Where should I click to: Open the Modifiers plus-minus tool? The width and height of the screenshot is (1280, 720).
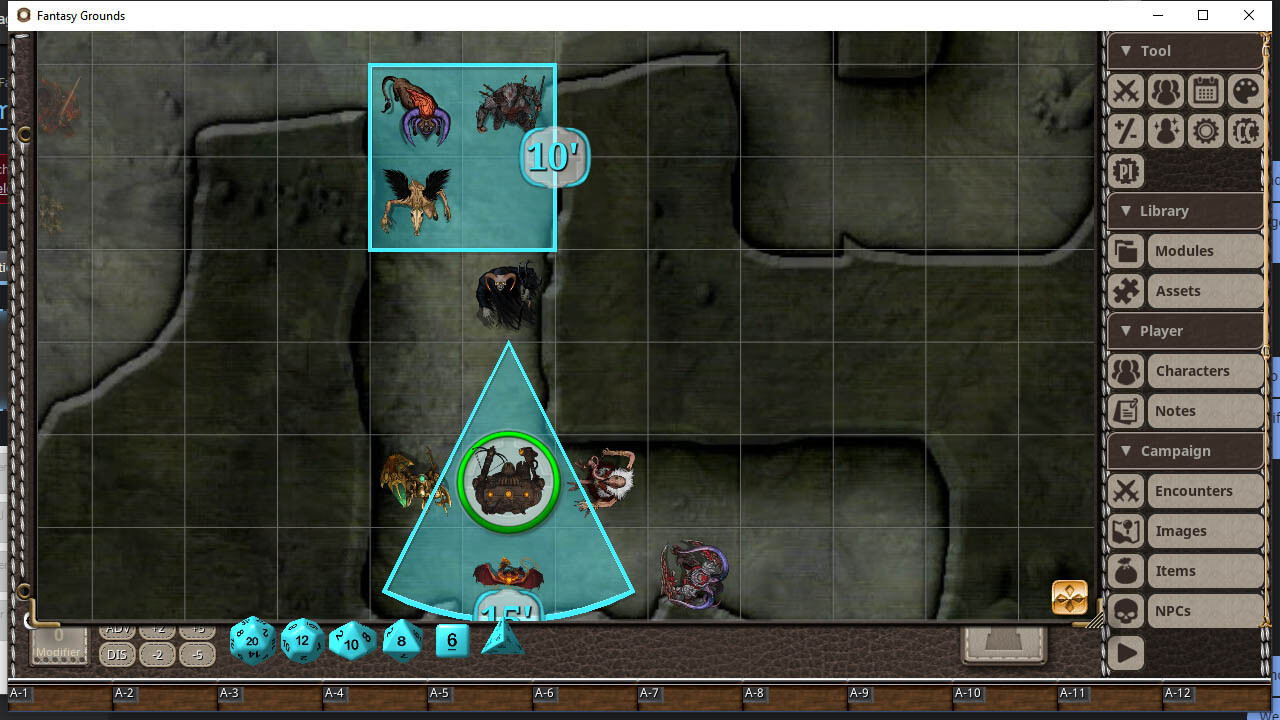(x=1125, y=131)
